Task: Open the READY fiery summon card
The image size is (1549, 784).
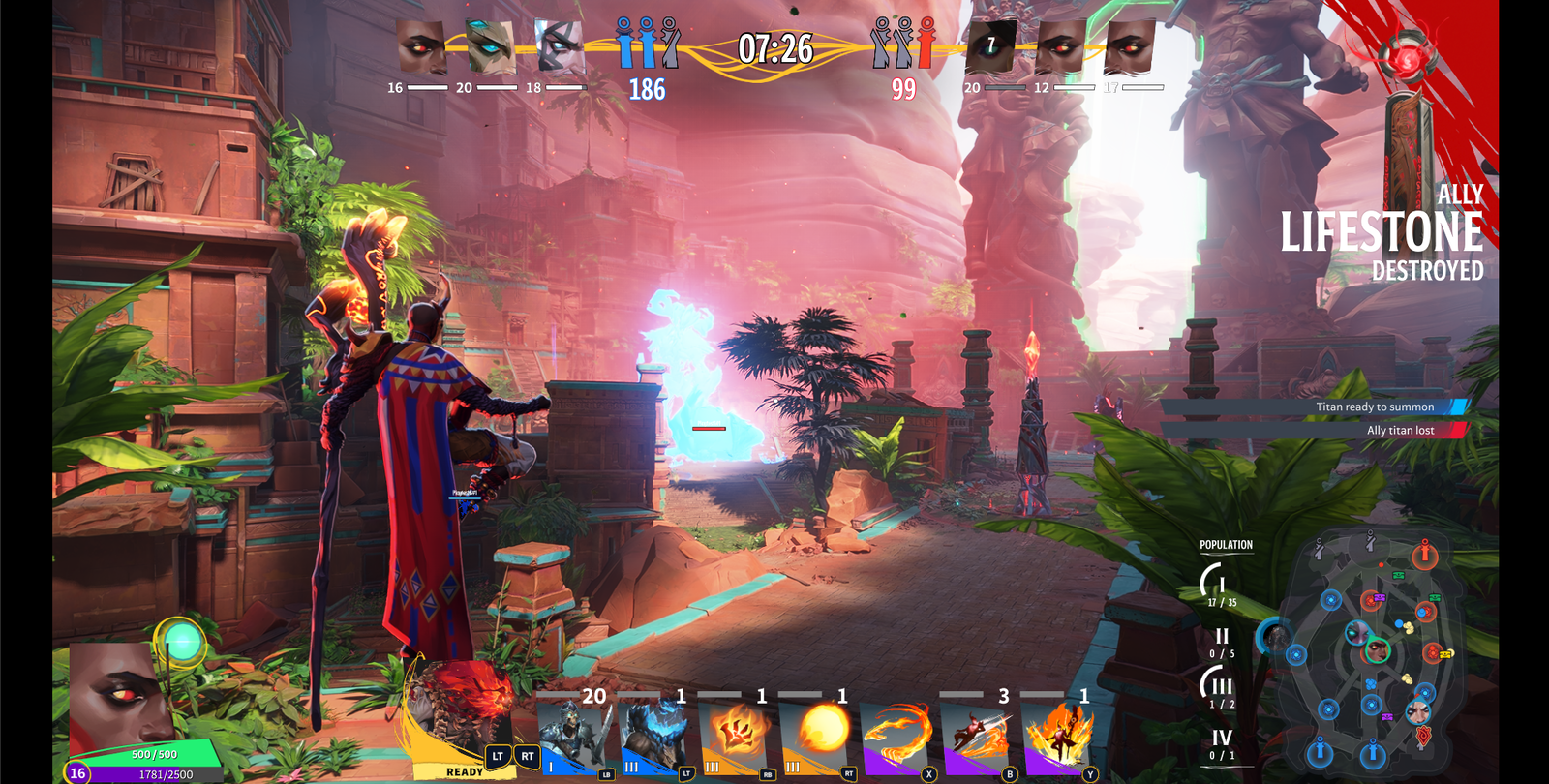Action: pyautogui.click(x=465, y=716)
